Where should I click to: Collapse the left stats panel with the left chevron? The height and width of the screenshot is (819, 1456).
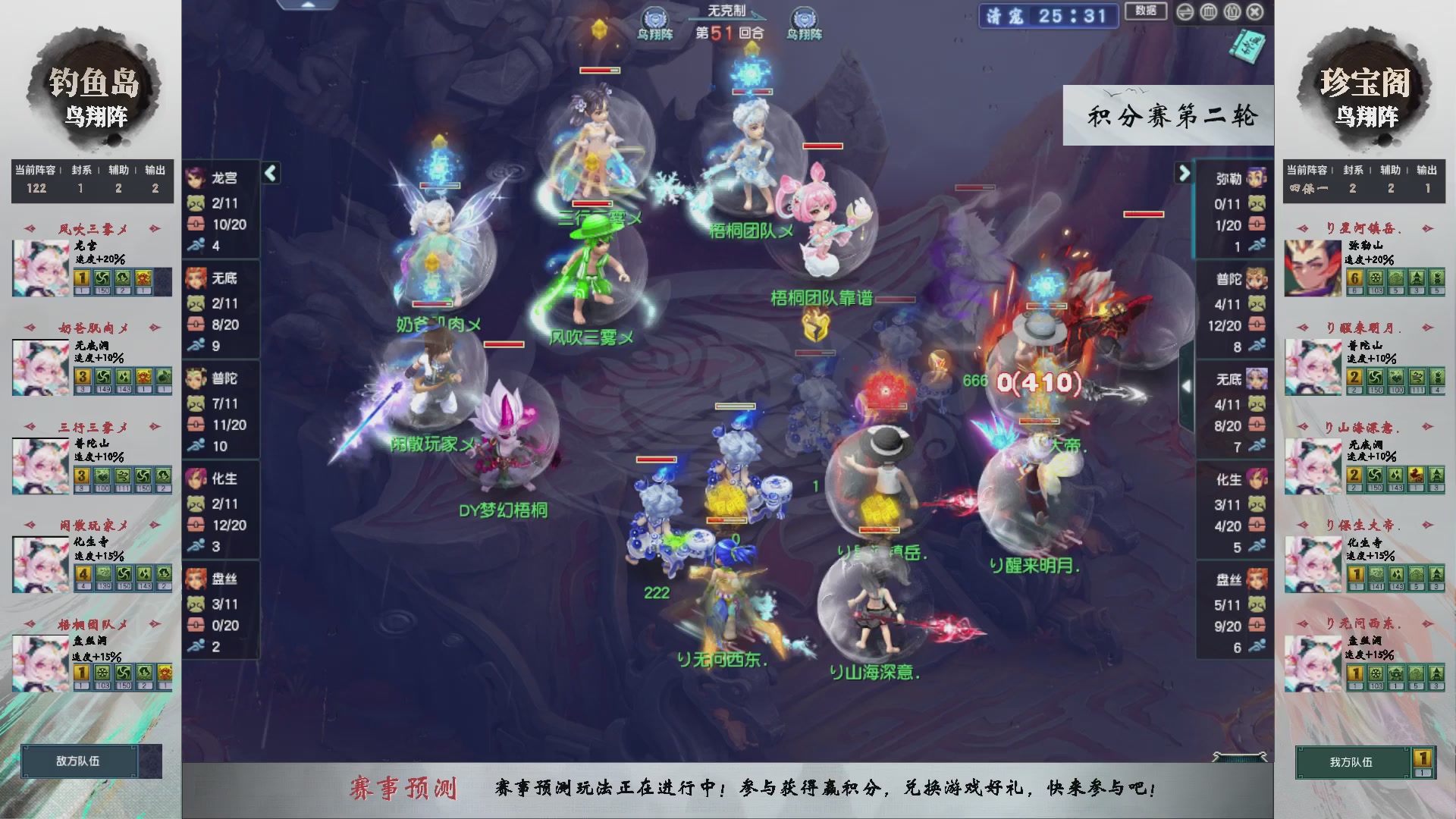tap(269, 172)
